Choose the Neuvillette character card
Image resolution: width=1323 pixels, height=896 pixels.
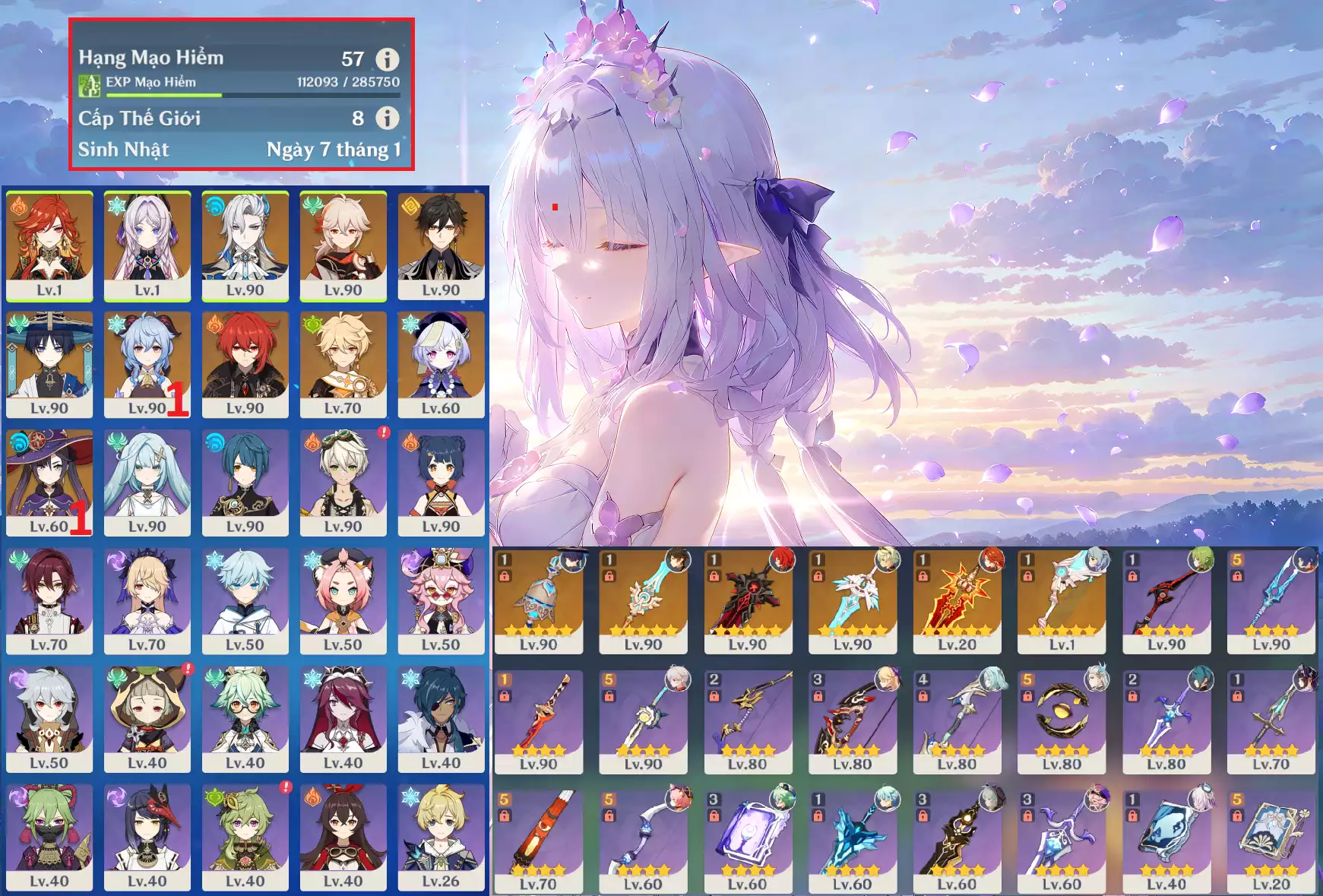(245, 245)
